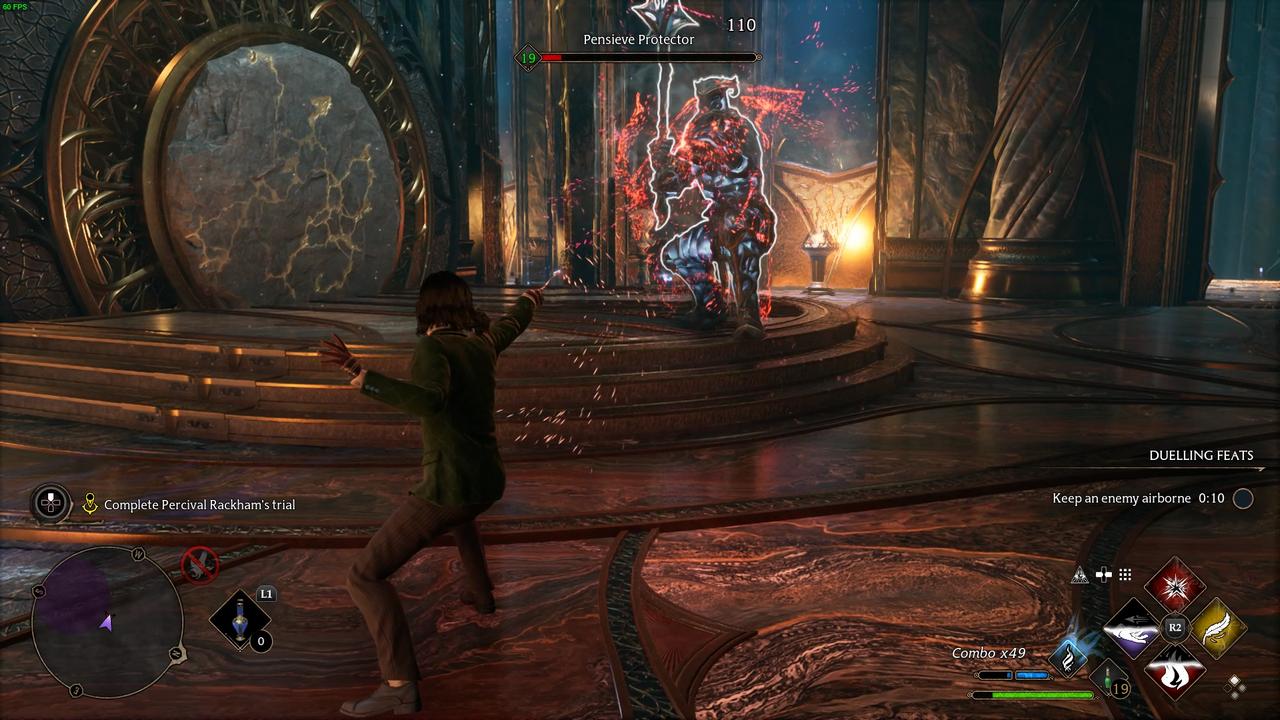The width and height of the screenshot is (1280, 720).
Task: Click the spell set switcher diamonds
Action: click(1235, 686)
